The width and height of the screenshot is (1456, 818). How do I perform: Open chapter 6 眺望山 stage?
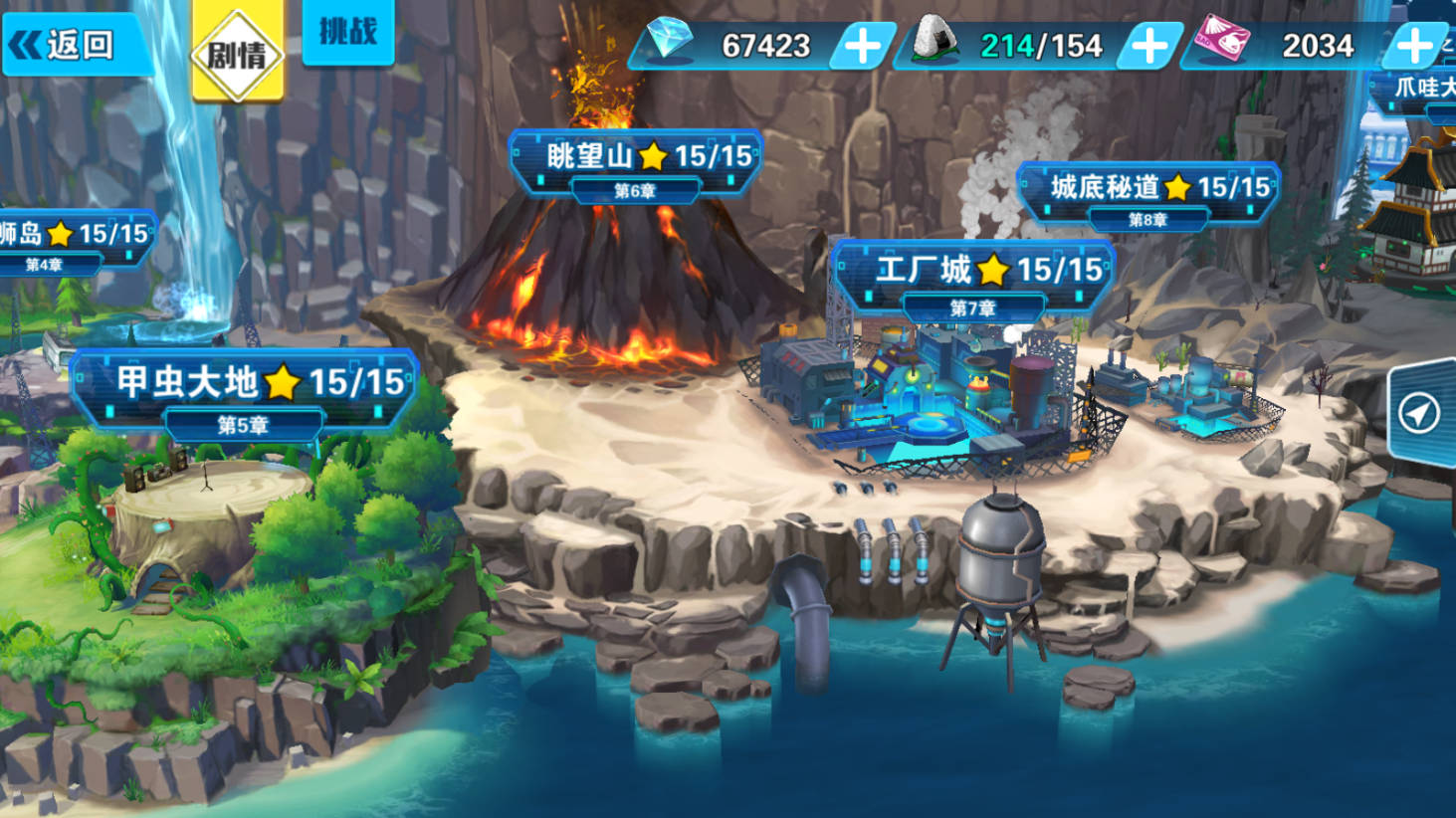pos(635,159)
